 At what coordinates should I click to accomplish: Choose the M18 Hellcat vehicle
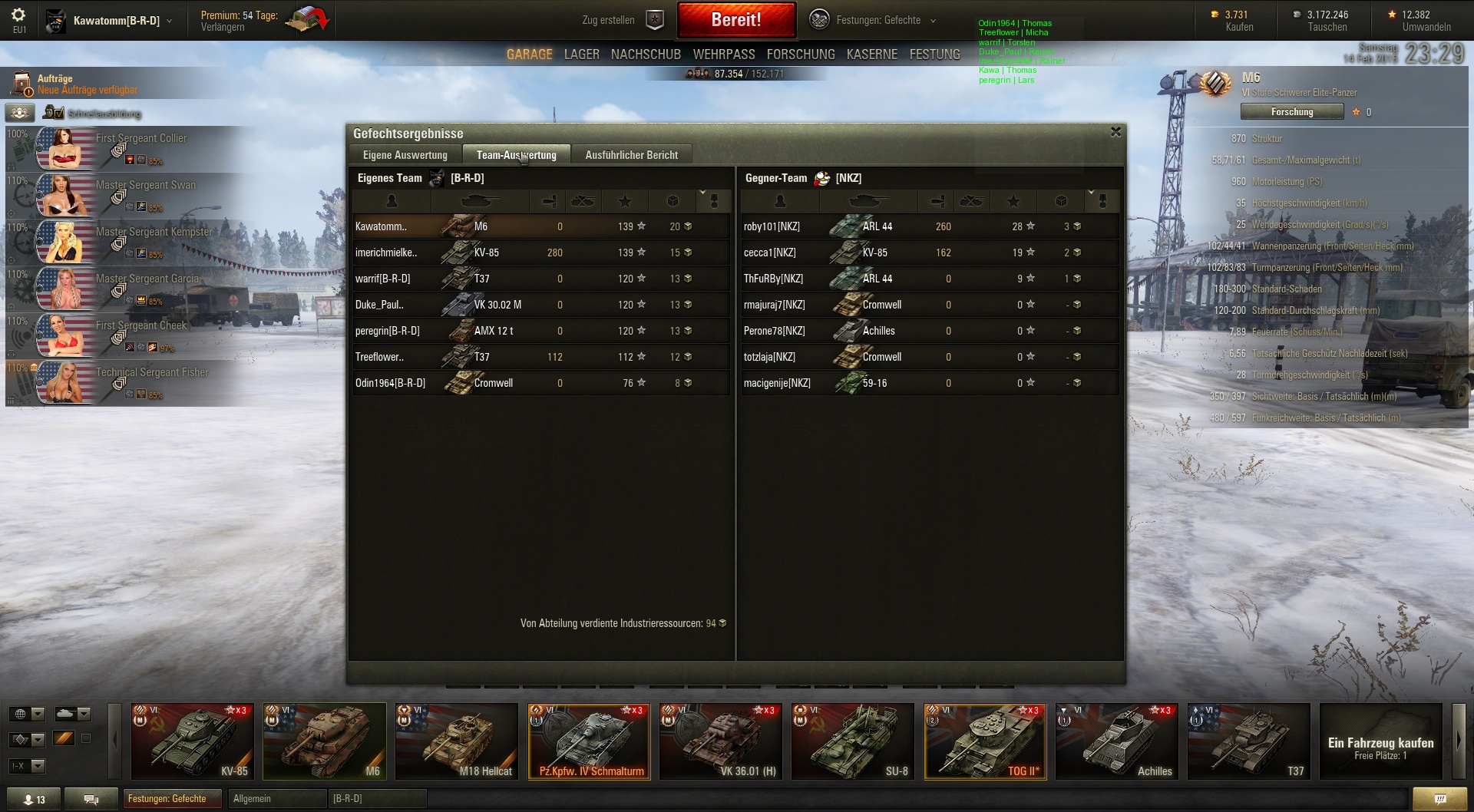[x=456, y=741]
